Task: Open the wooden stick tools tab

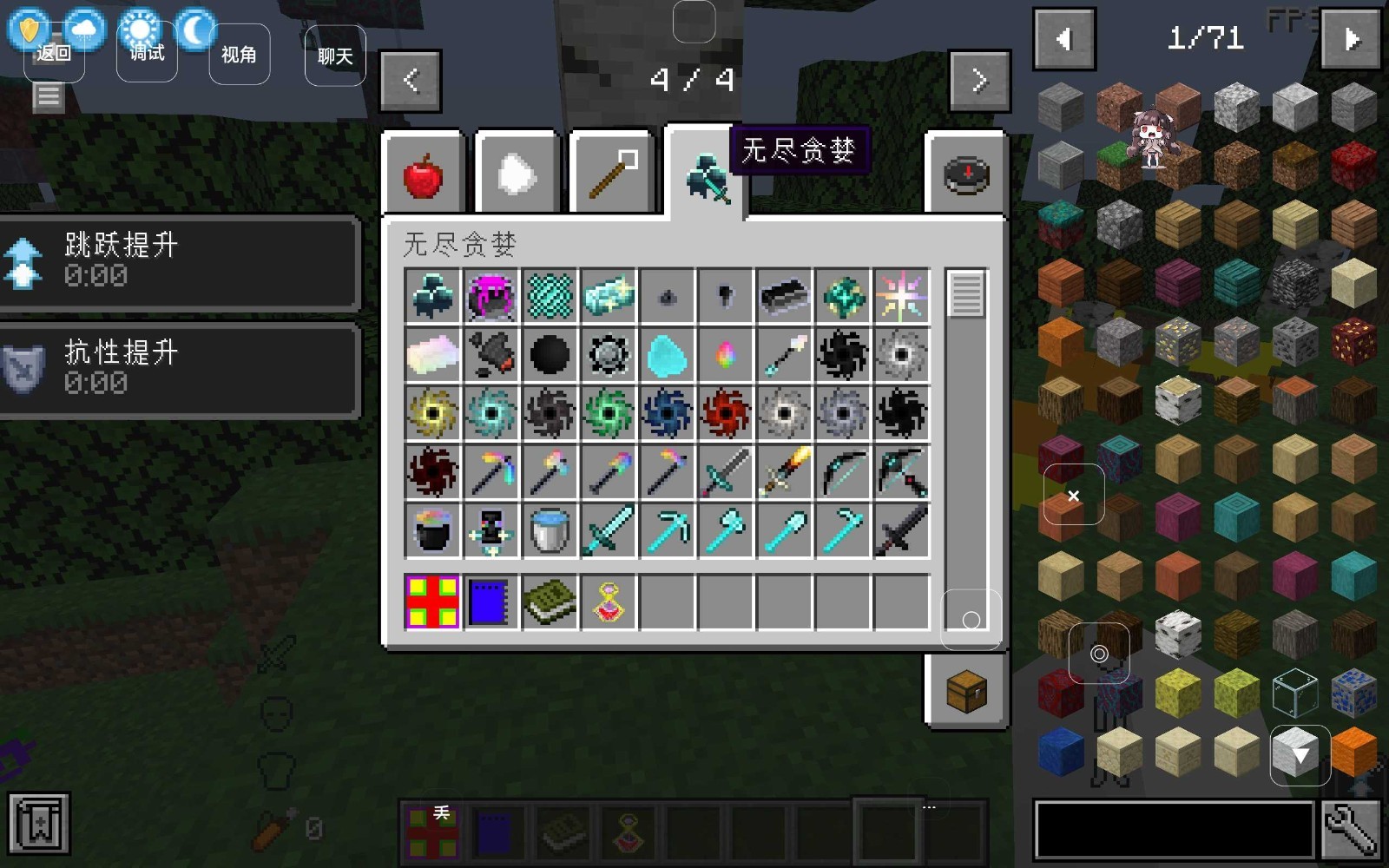Action: pyautogui.click(x=612, y=174)
